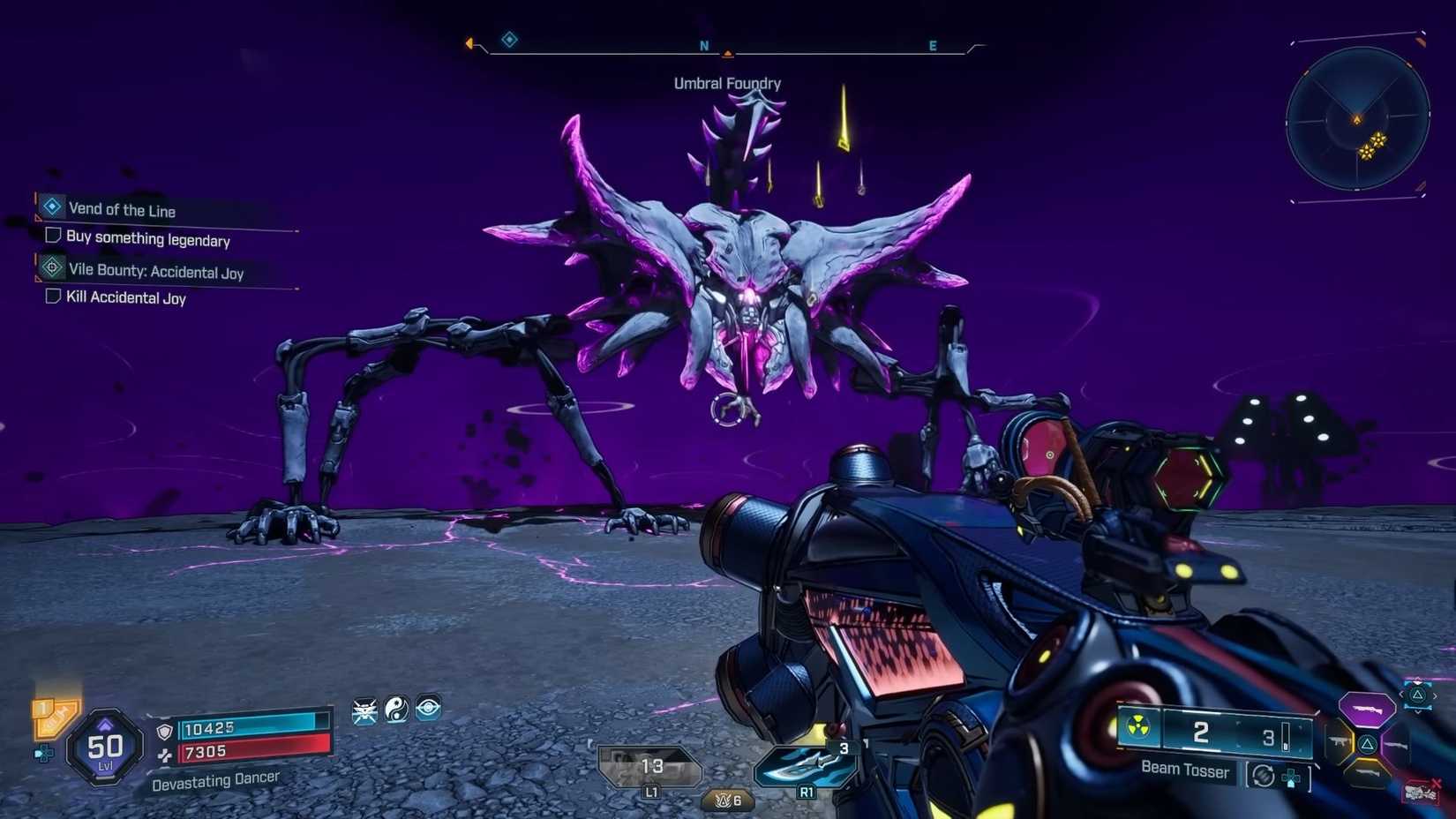
Task: Select the yin-yang buff icon
Action: pos(396,708)
